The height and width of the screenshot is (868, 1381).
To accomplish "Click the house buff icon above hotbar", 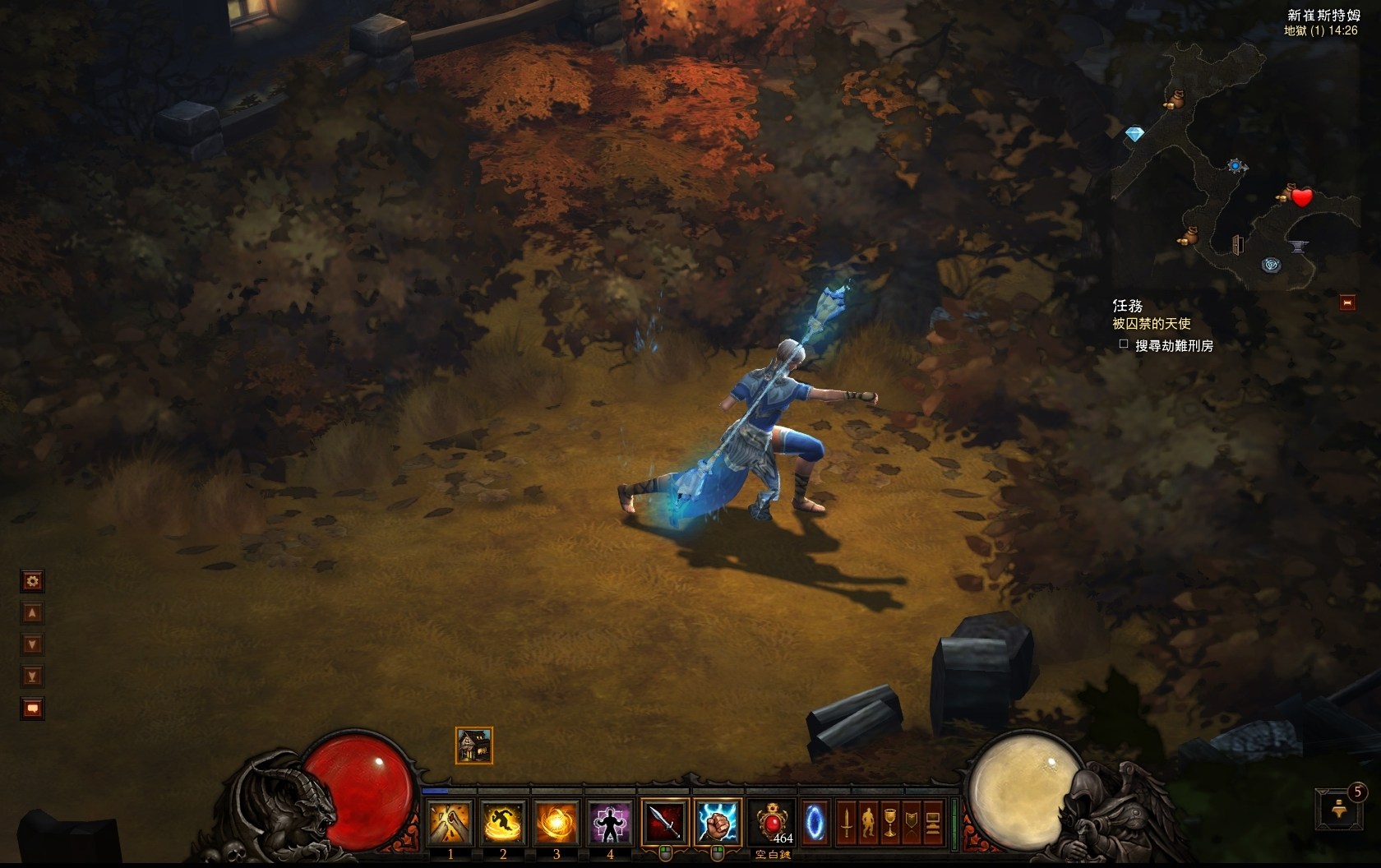I will (474, 746).
